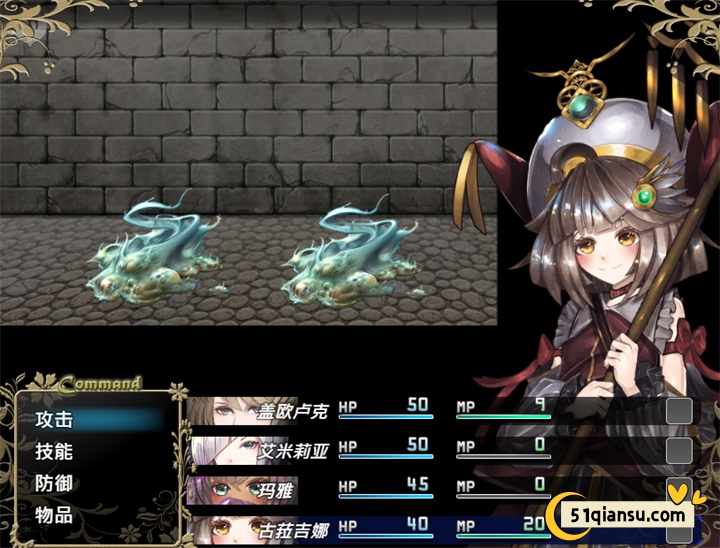The height and width of the screenshot is (548, 720).
Task: Select the 攻击 attack command
Action: tap(56, 420)
